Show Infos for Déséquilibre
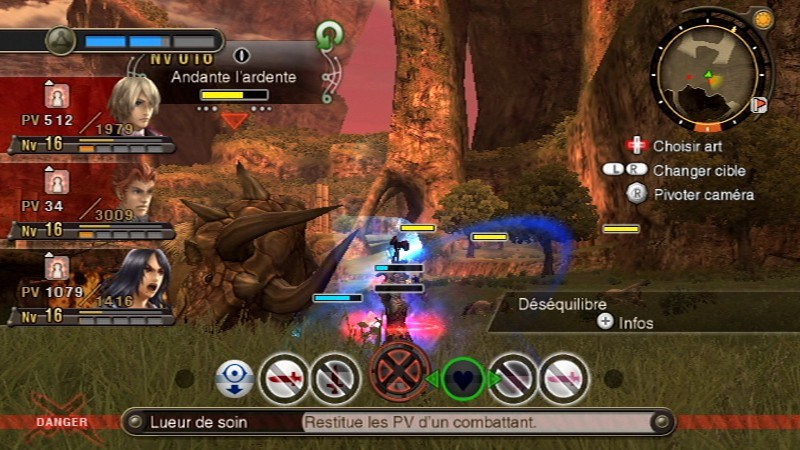Viewport: 800px width, 450px height. (628, 322)
